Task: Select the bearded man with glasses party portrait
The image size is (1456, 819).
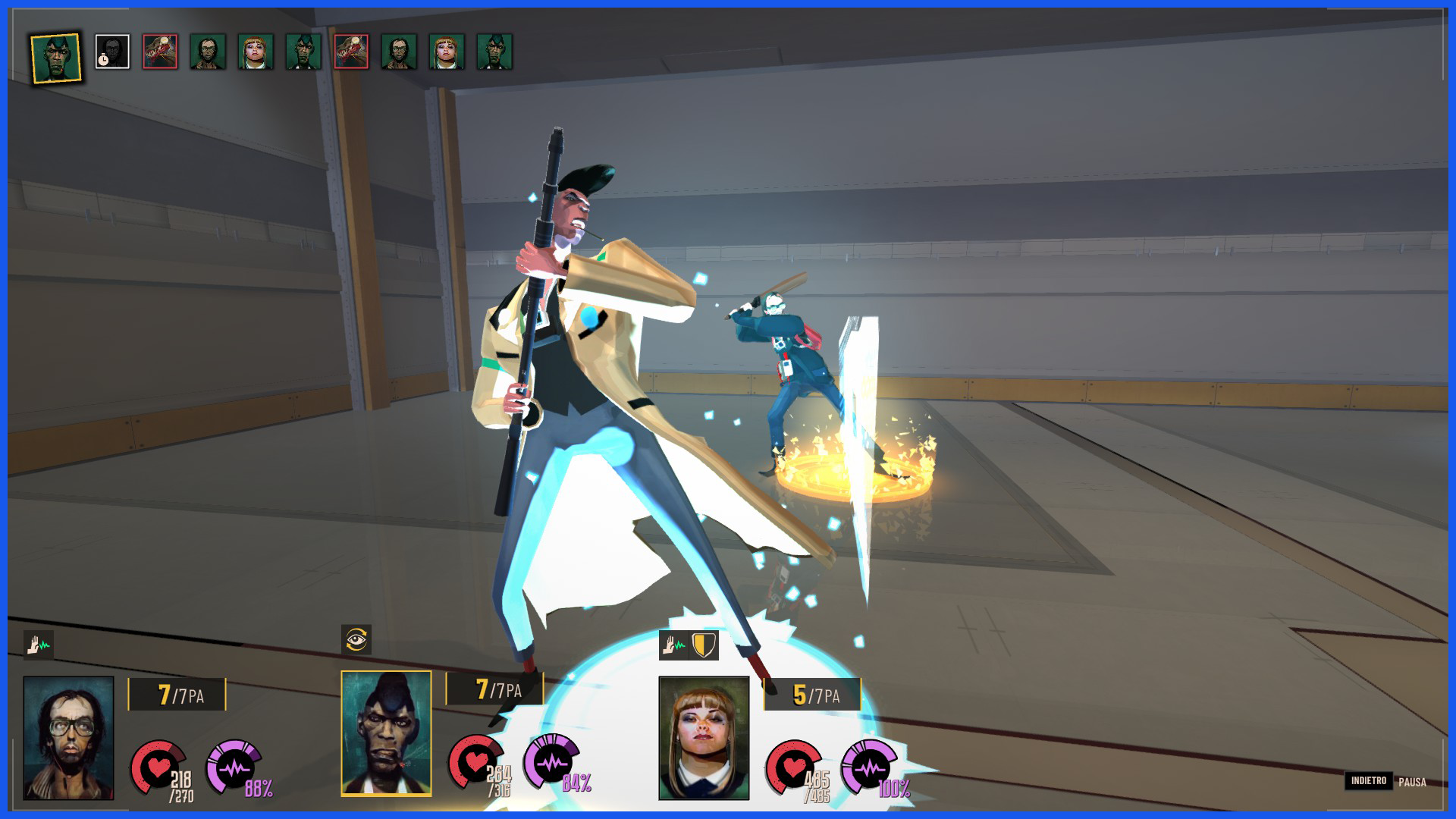Action: click(68, 738)
